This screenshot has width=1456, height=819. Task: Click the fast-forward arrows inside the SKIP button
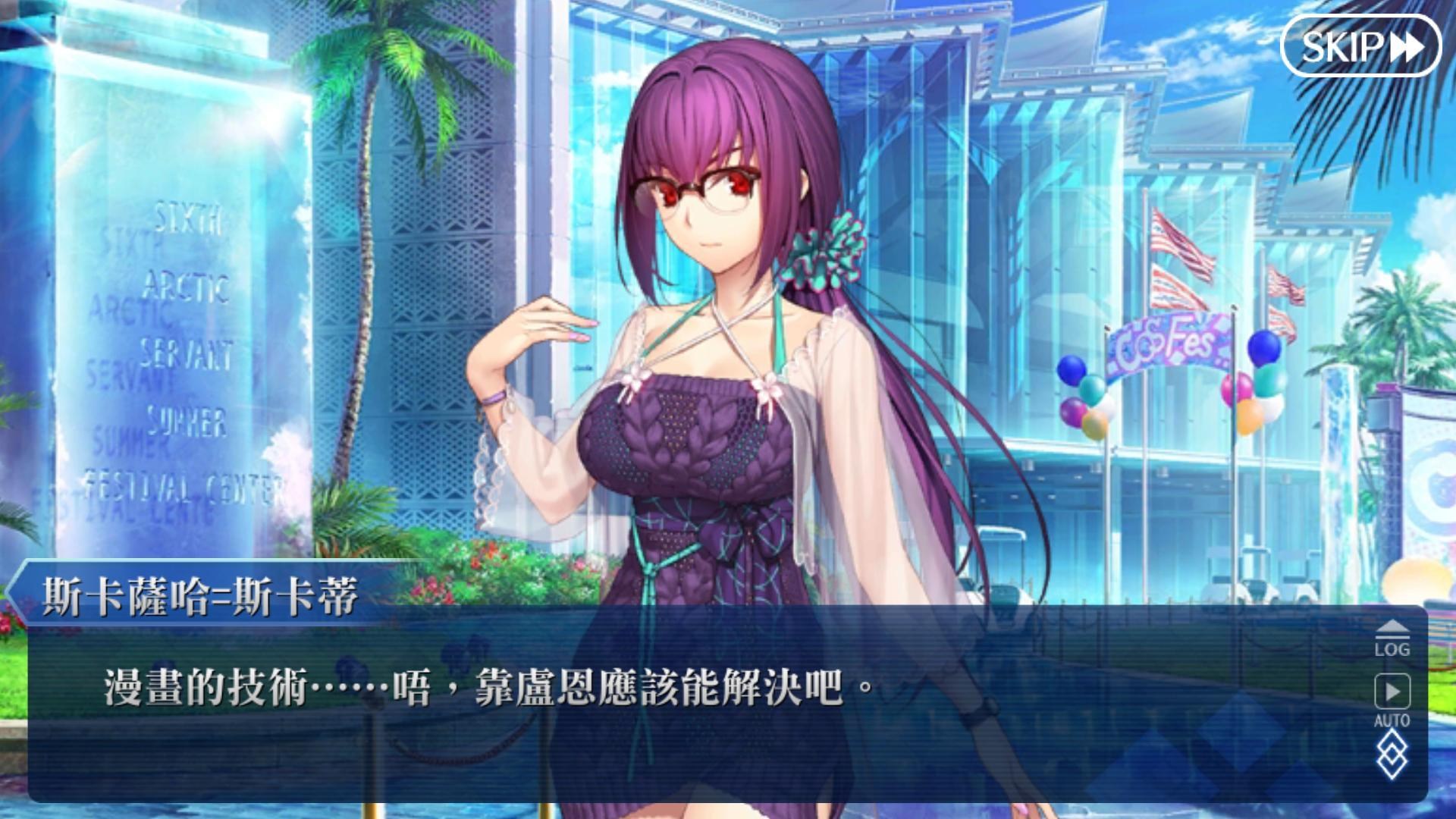click(x=1408, y=47)
